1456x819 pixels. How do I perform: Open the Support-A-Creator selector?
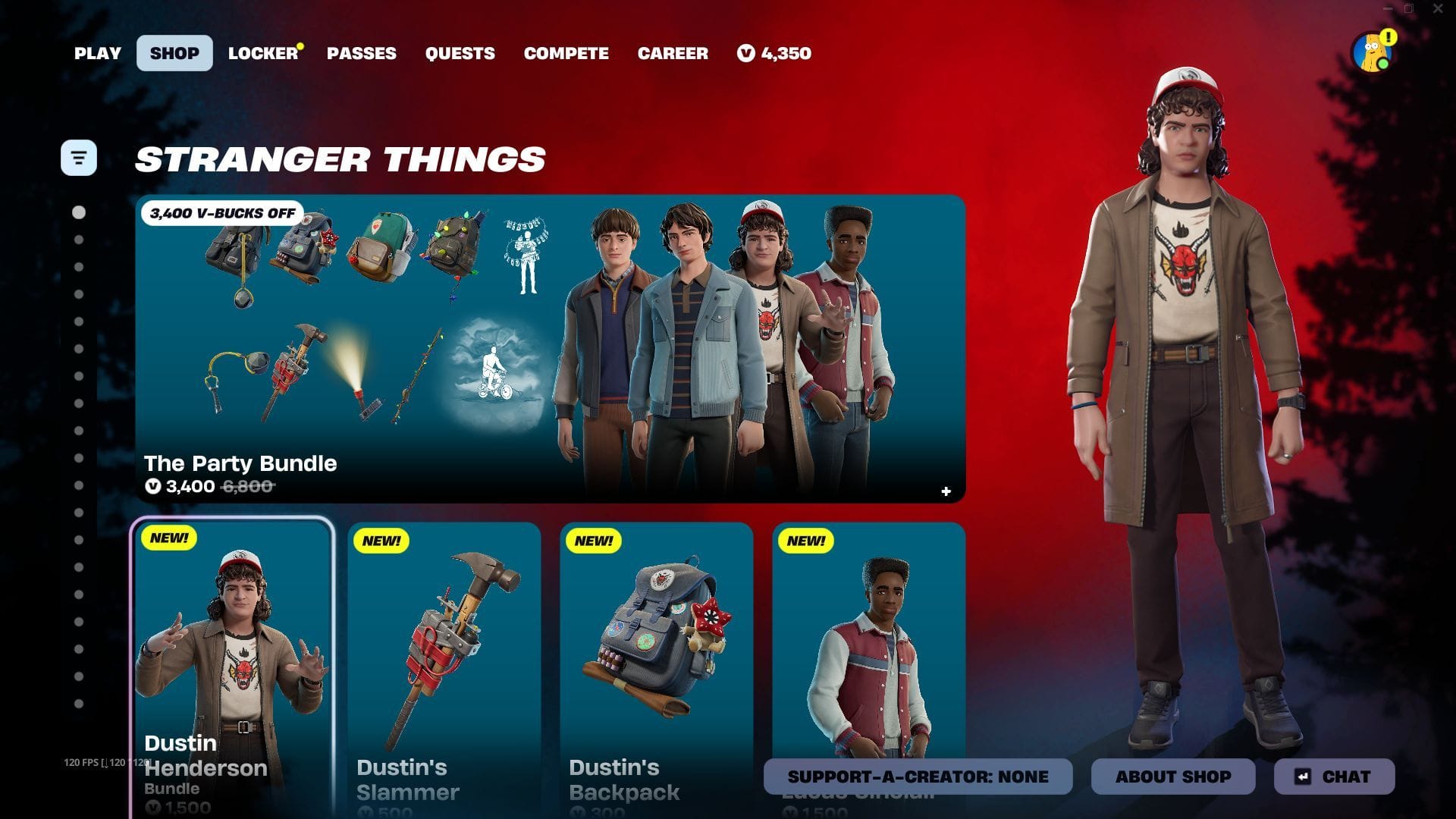click(917, 776)
